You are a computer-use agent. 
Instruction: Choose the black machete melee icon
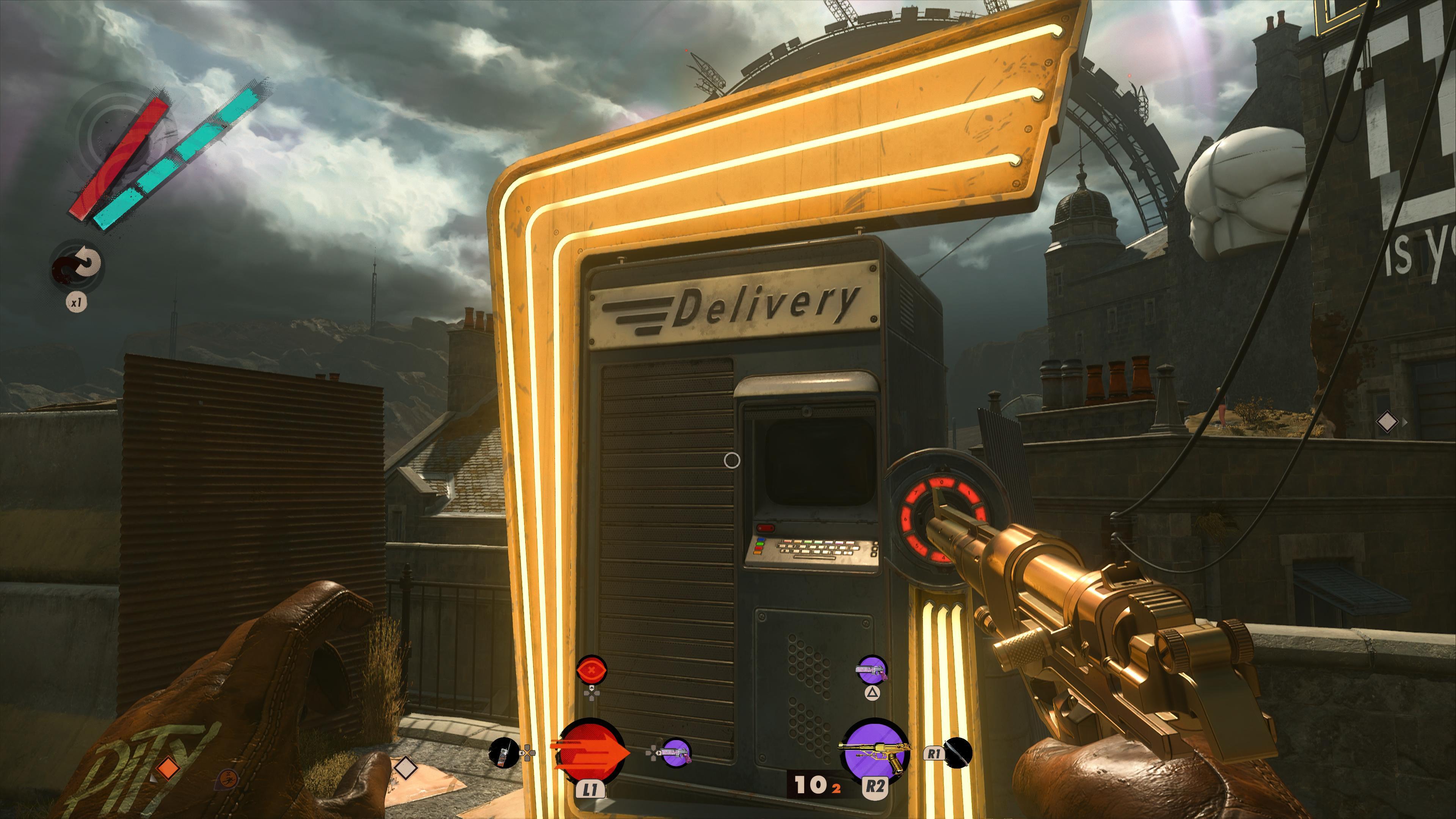tap(958, 753)
